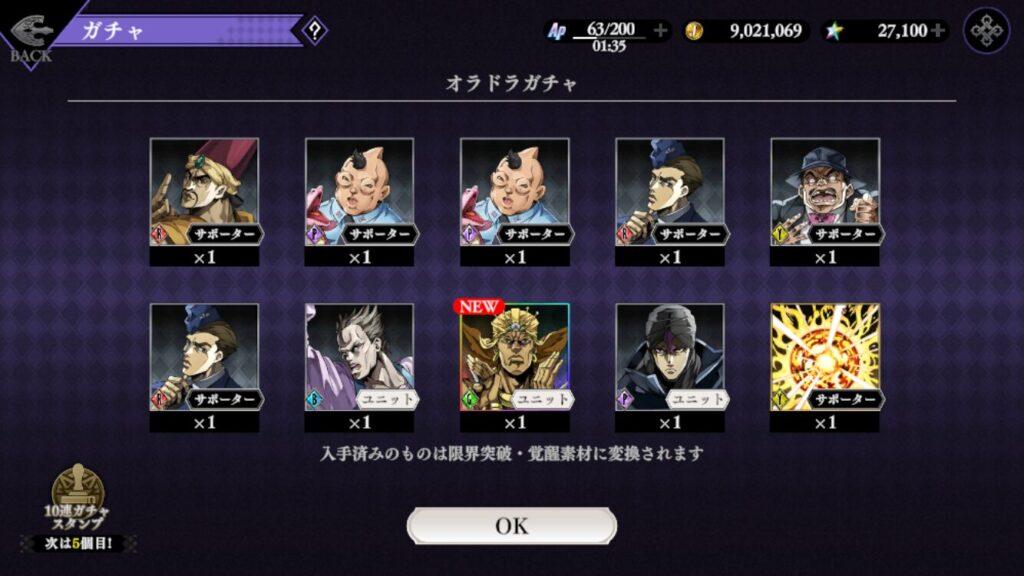Select the glowing golden orb supporter card

click(825, 357)
